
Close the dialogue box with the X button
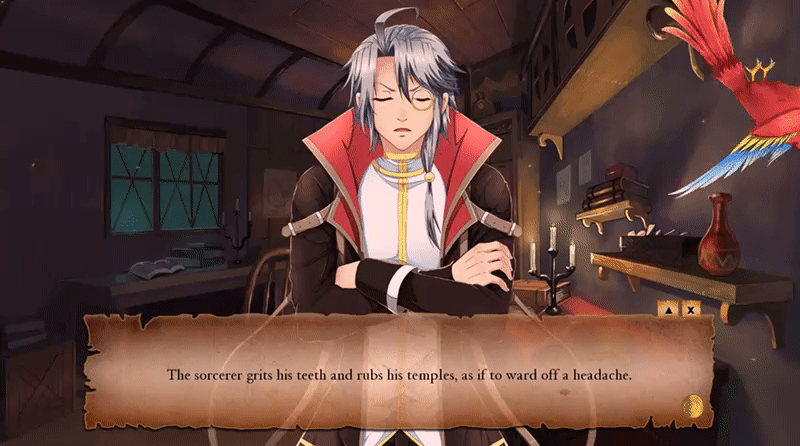[x=689, y=310]
